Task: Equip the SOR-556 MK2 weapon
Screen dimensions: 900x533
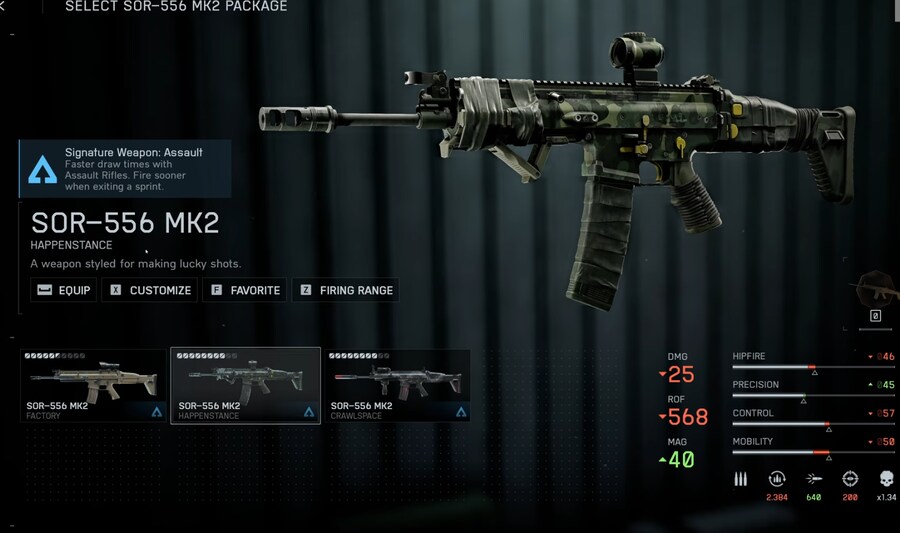Action: 64,290
